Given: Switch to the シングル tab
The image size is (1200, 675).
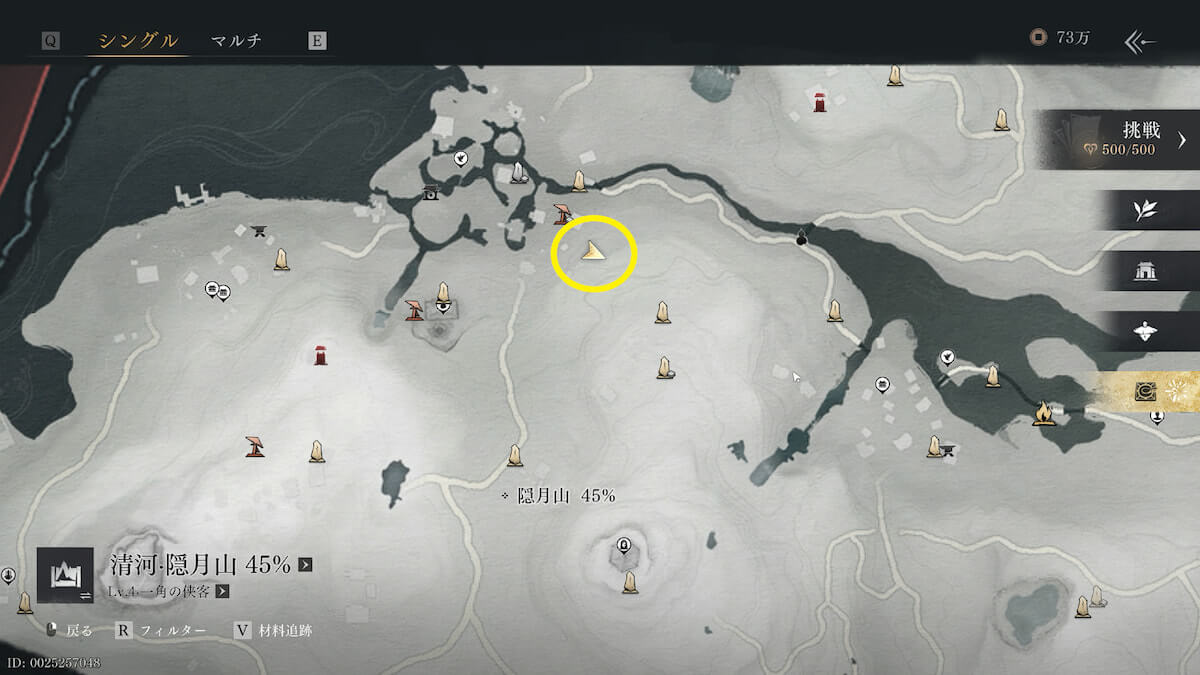Looking at the screenshot, I should pos(138,41).
